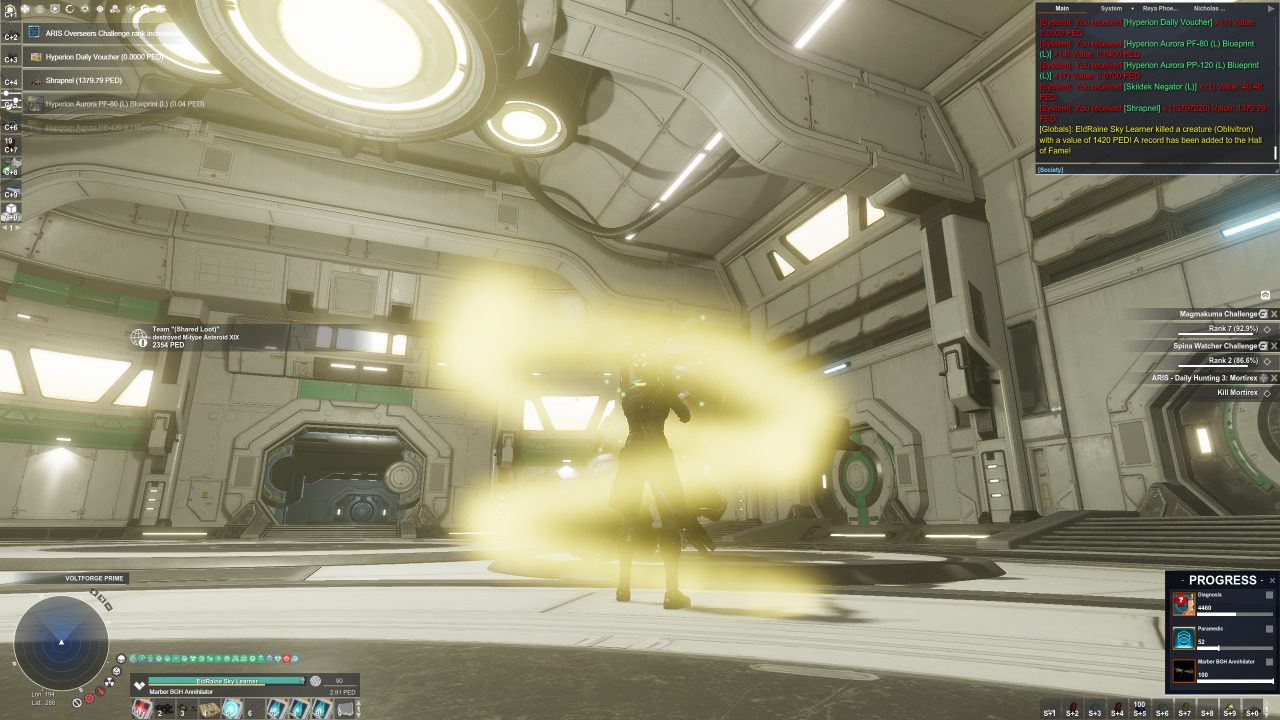Open the Reya Phoe chat tab

coord(1159,8)
